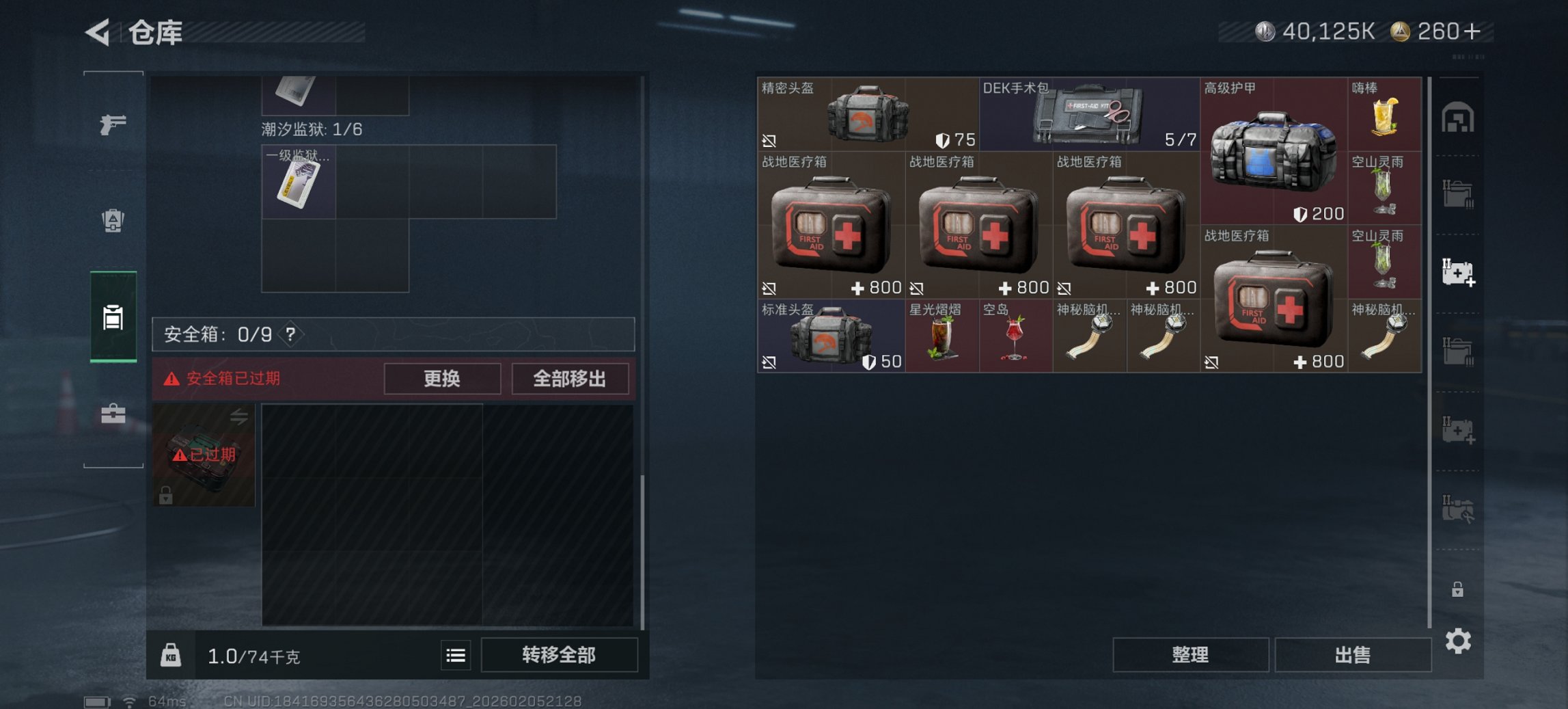This screenshot has width=1568, height=709.
Task: Open the highlighted medkit storage tab on right sidebar
Action: (x=1459, y=271)
